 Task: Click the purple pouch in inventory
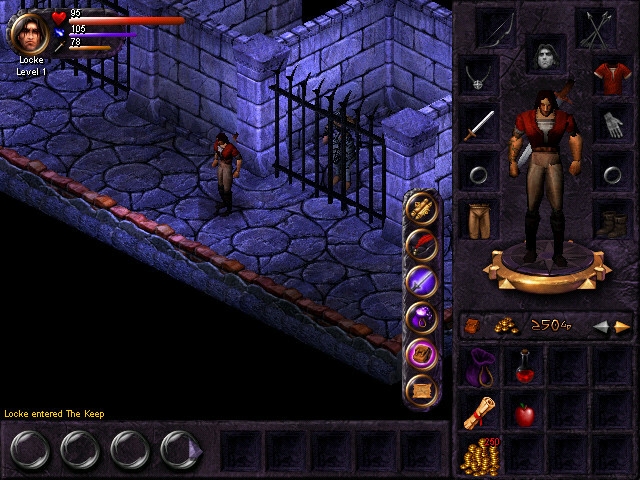480,368
